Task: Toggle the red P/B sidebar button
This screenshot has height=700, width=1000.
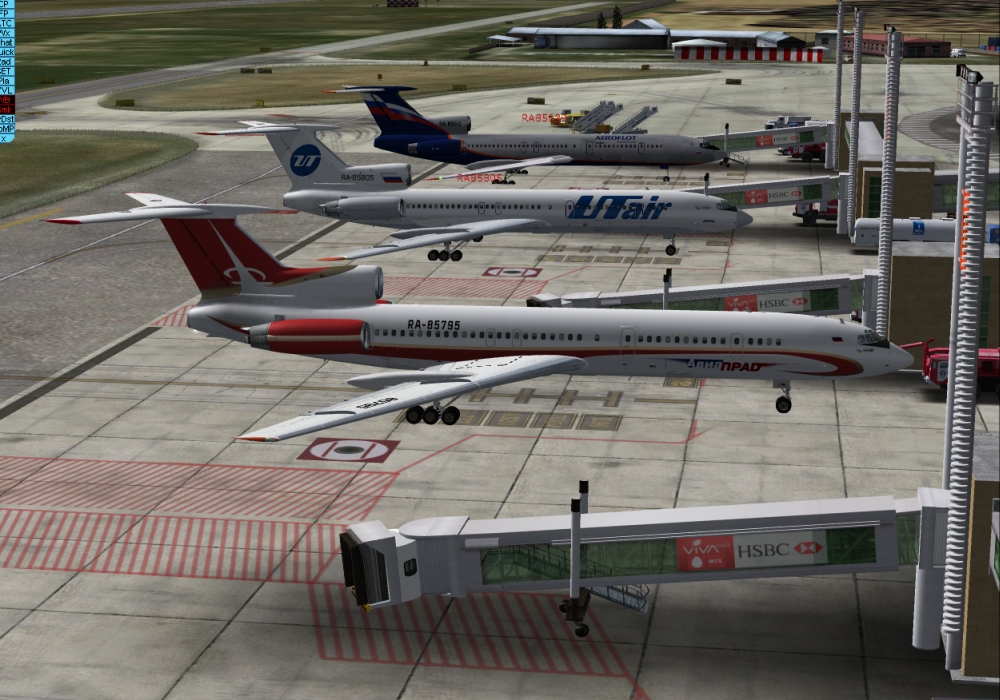Action: tap(6, 99)
